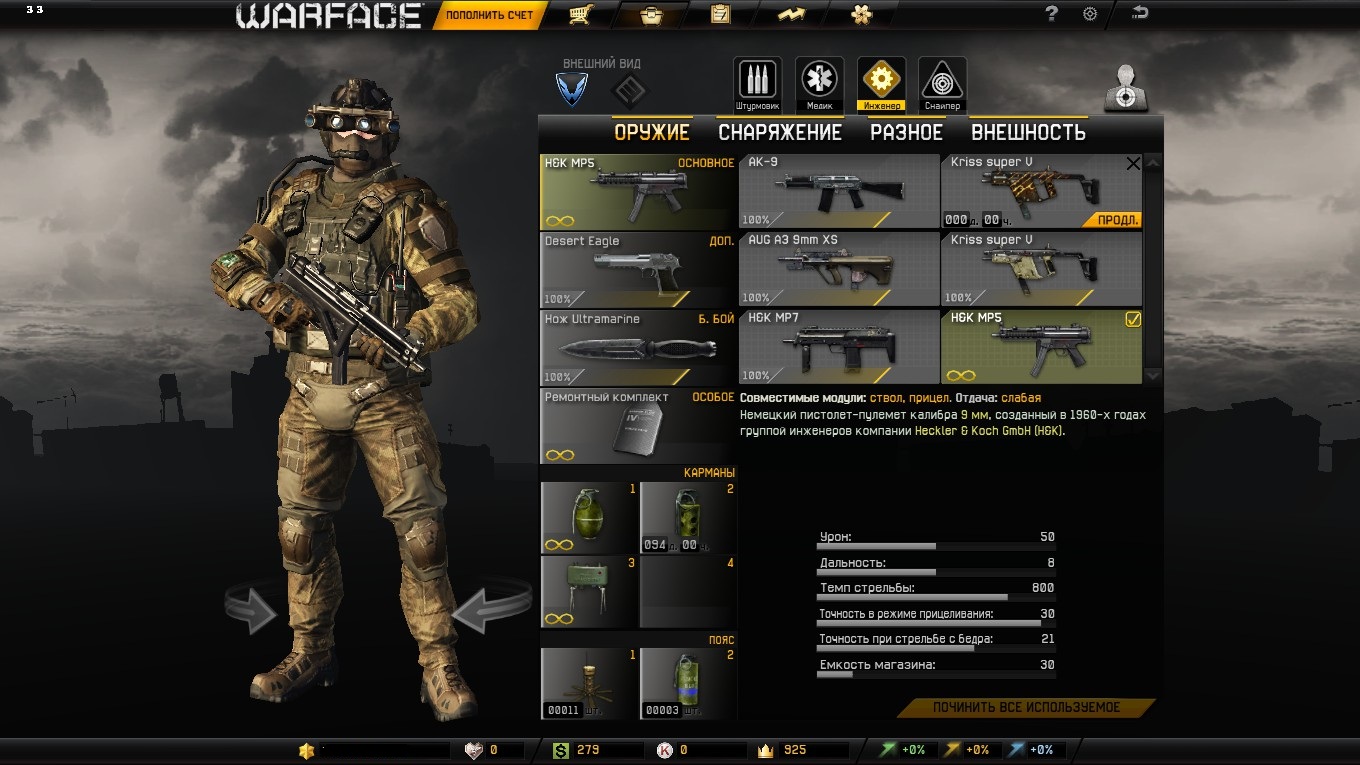The image size is (1360, 765).
Task: Select the Sniper class
Action: coord(942,84)
